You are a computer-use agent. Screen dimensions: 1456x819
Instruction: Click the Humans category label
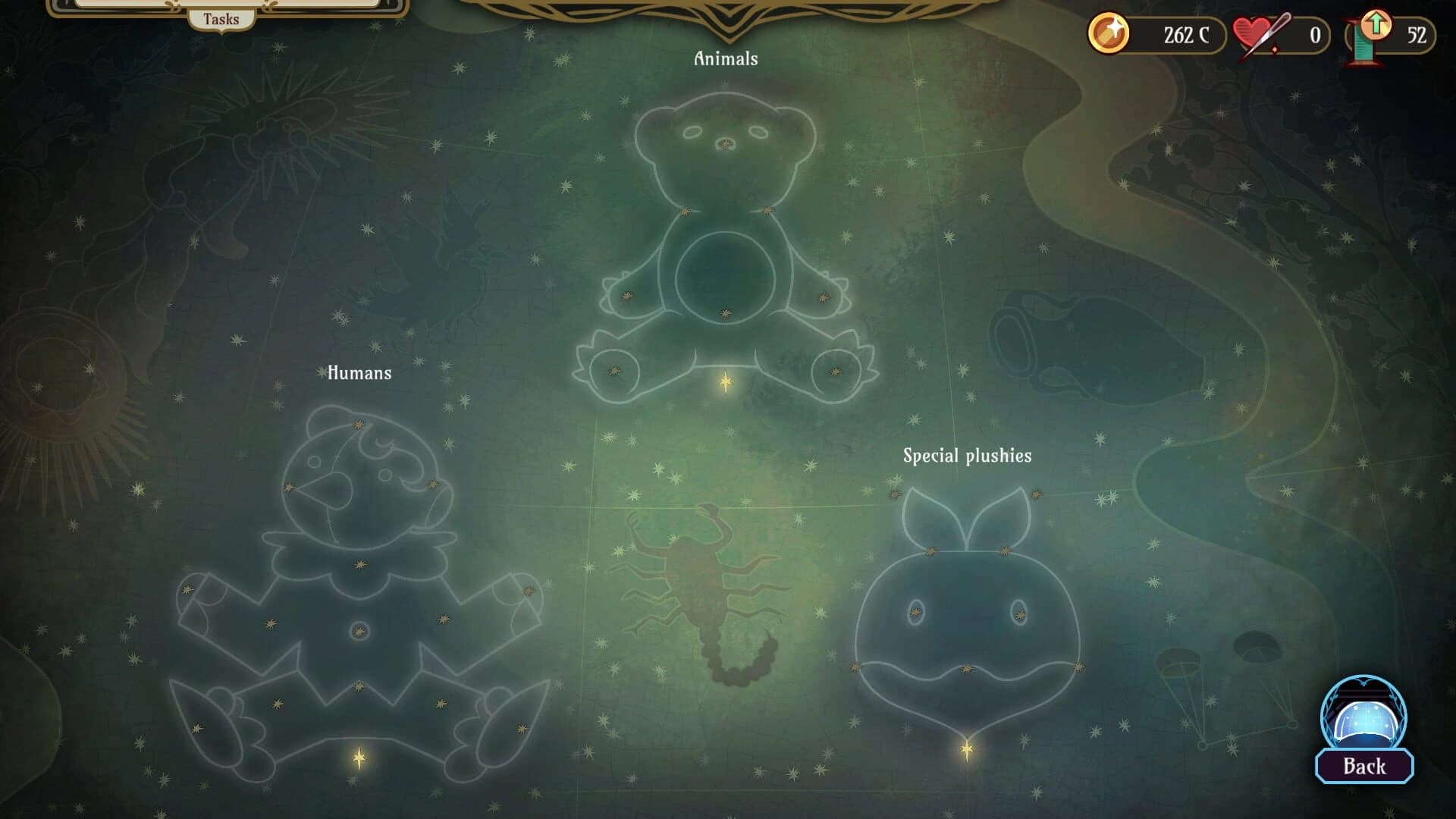point(360,372)
